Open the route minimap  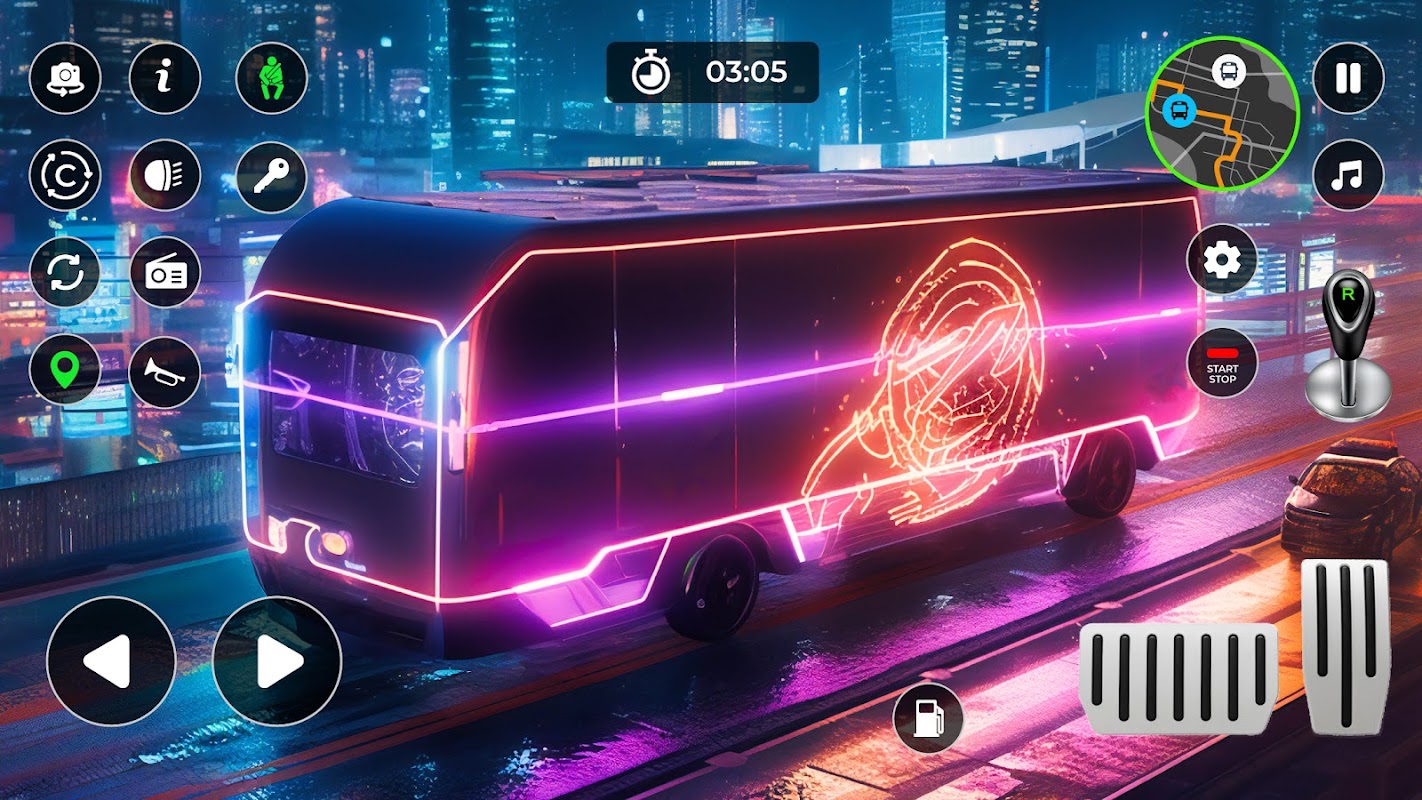coord(1222,112)
